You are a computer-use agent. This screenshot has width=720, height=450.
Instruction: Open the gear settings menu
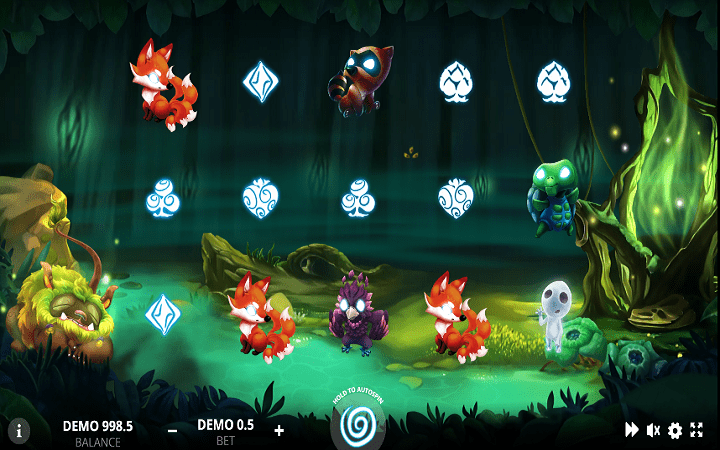coord(675,430)
